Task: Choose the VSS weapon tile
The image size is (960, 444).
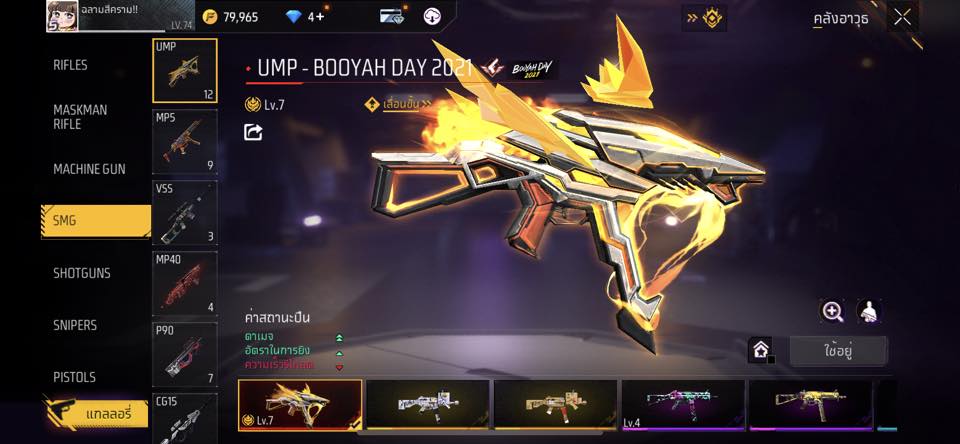Action: (184, 212)
